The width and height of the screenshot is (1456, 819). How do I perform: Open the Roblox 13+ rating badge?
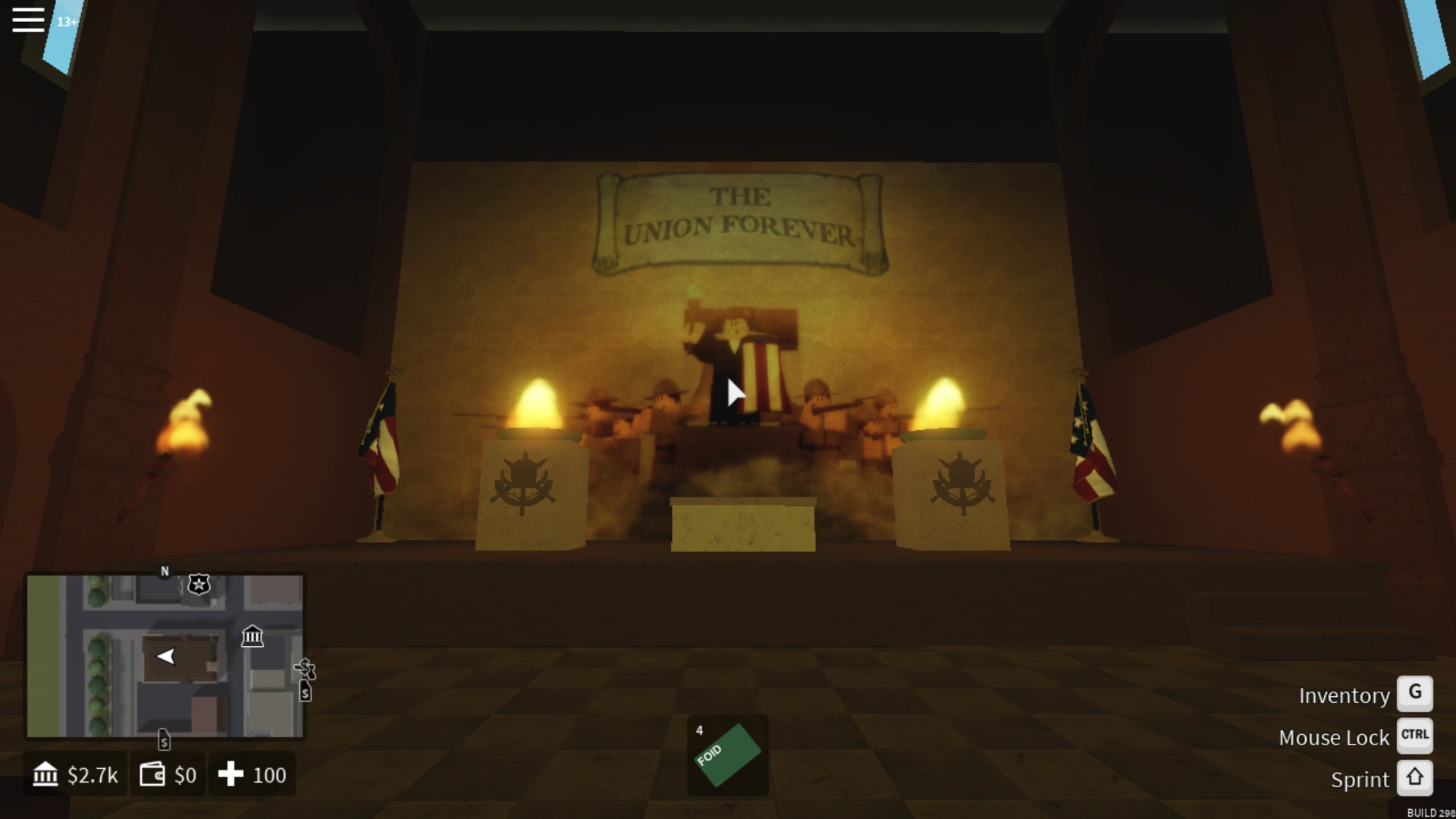(67, 22)
